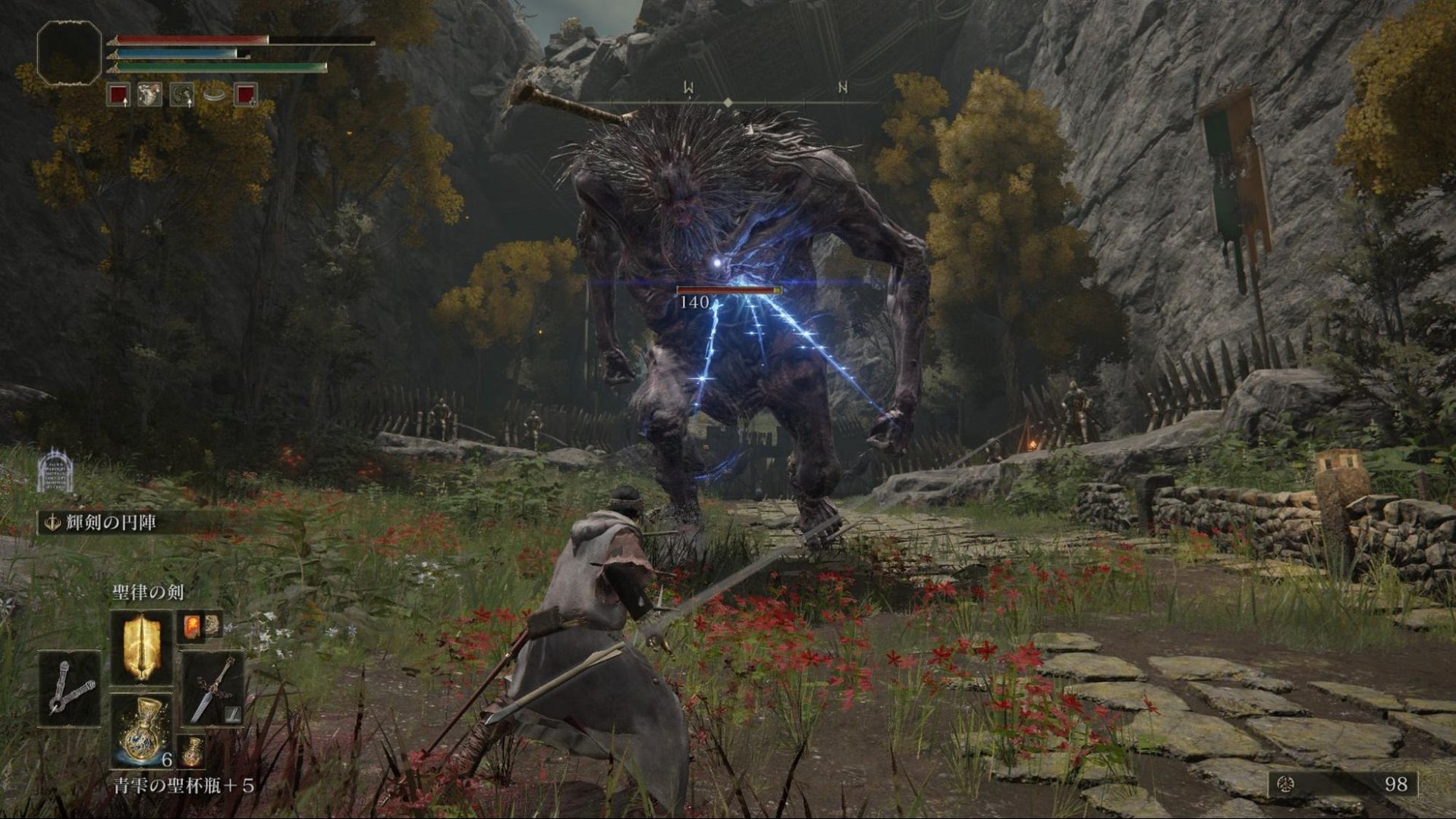The width and height of the screenshot is (1456, 819).
Task: Pick the next orange spell icon
Action: [x=190, y=626]
